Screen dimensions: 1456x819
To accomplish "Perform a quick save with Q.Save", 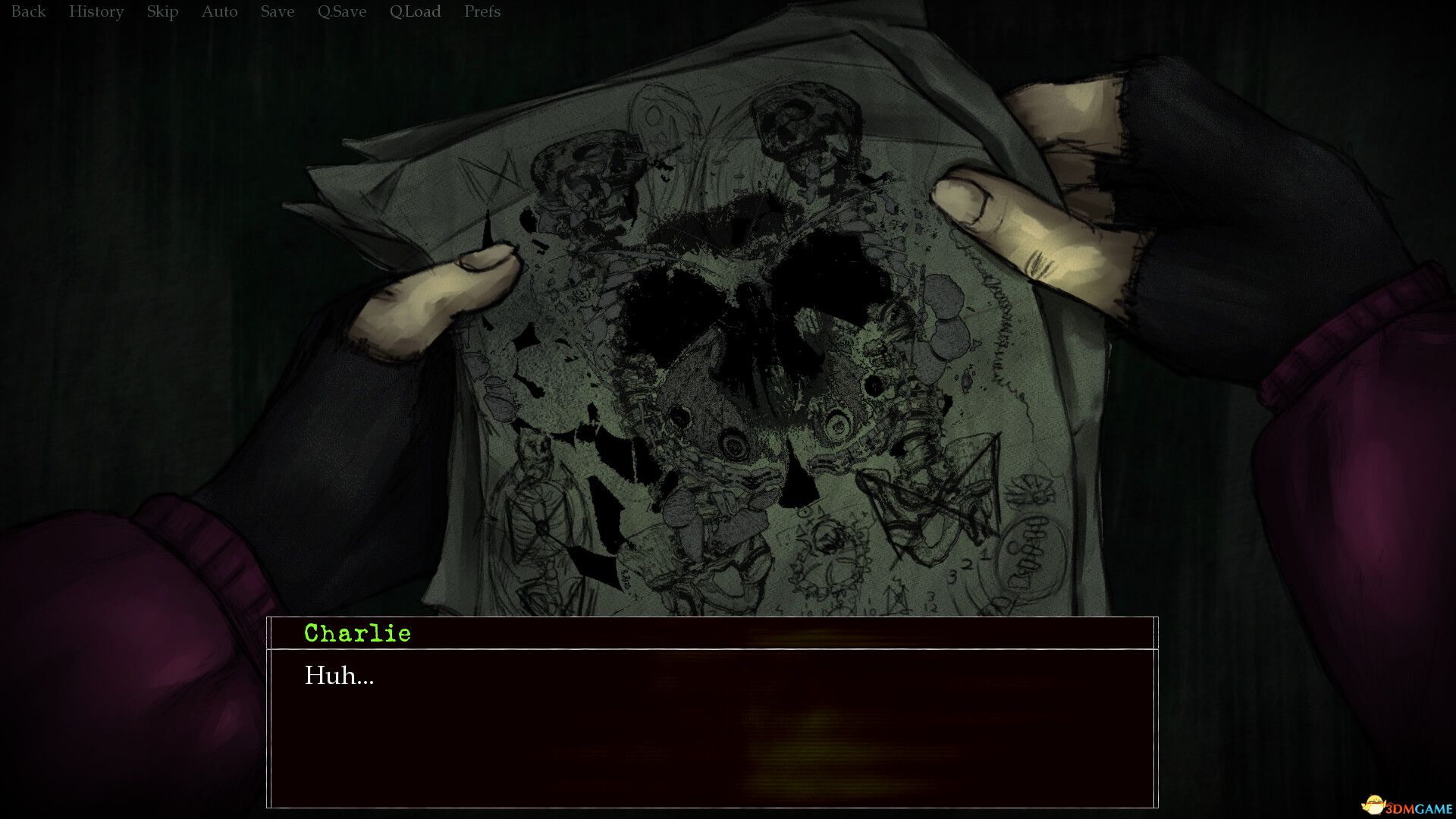I will coord(340,11).
